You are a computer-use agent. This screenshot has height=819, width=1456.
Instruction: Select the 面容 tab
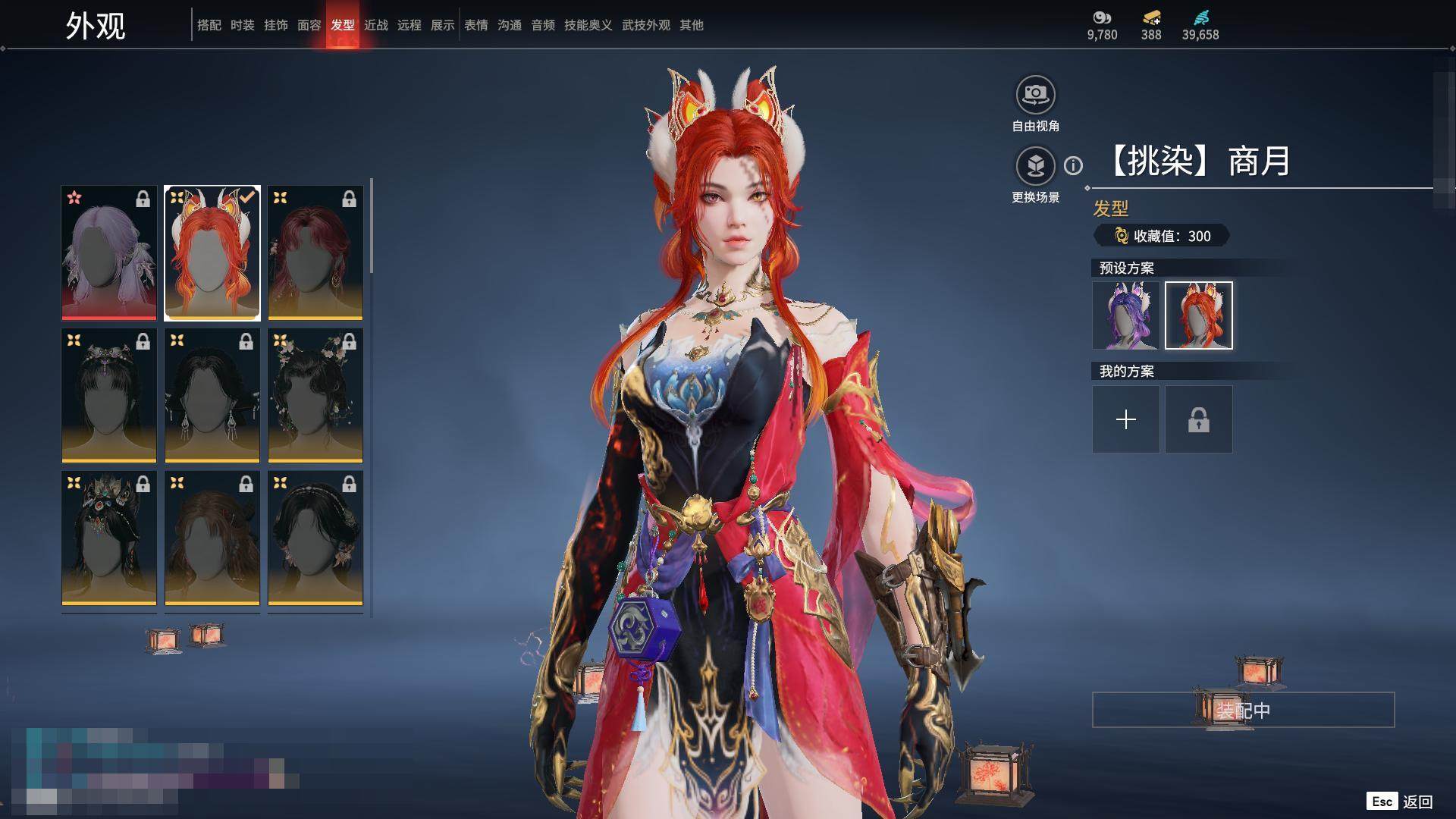click(x=309, y=25)
